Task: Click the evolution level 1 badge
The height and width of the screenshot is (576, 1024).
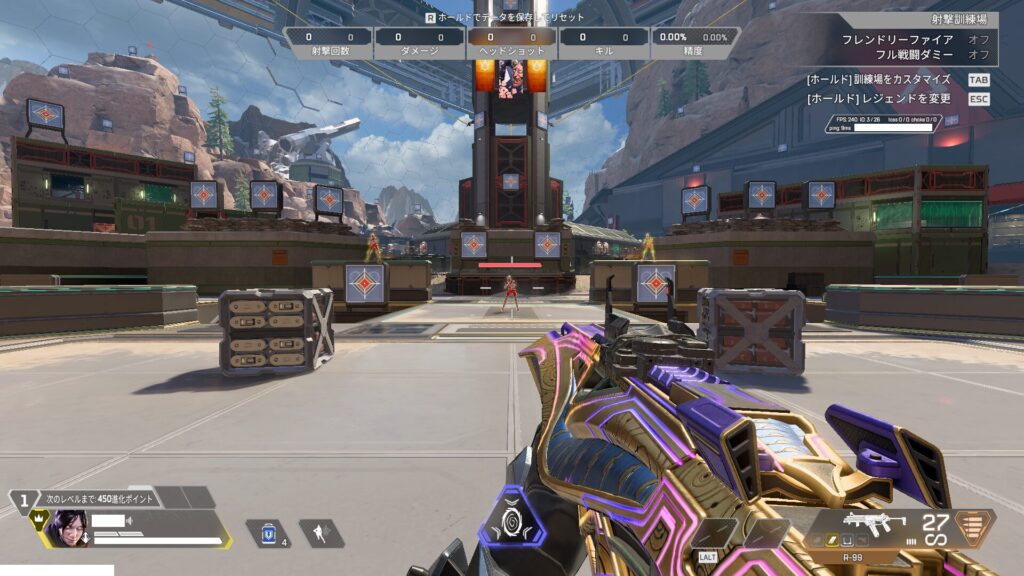Action: (x=23, y=496)
